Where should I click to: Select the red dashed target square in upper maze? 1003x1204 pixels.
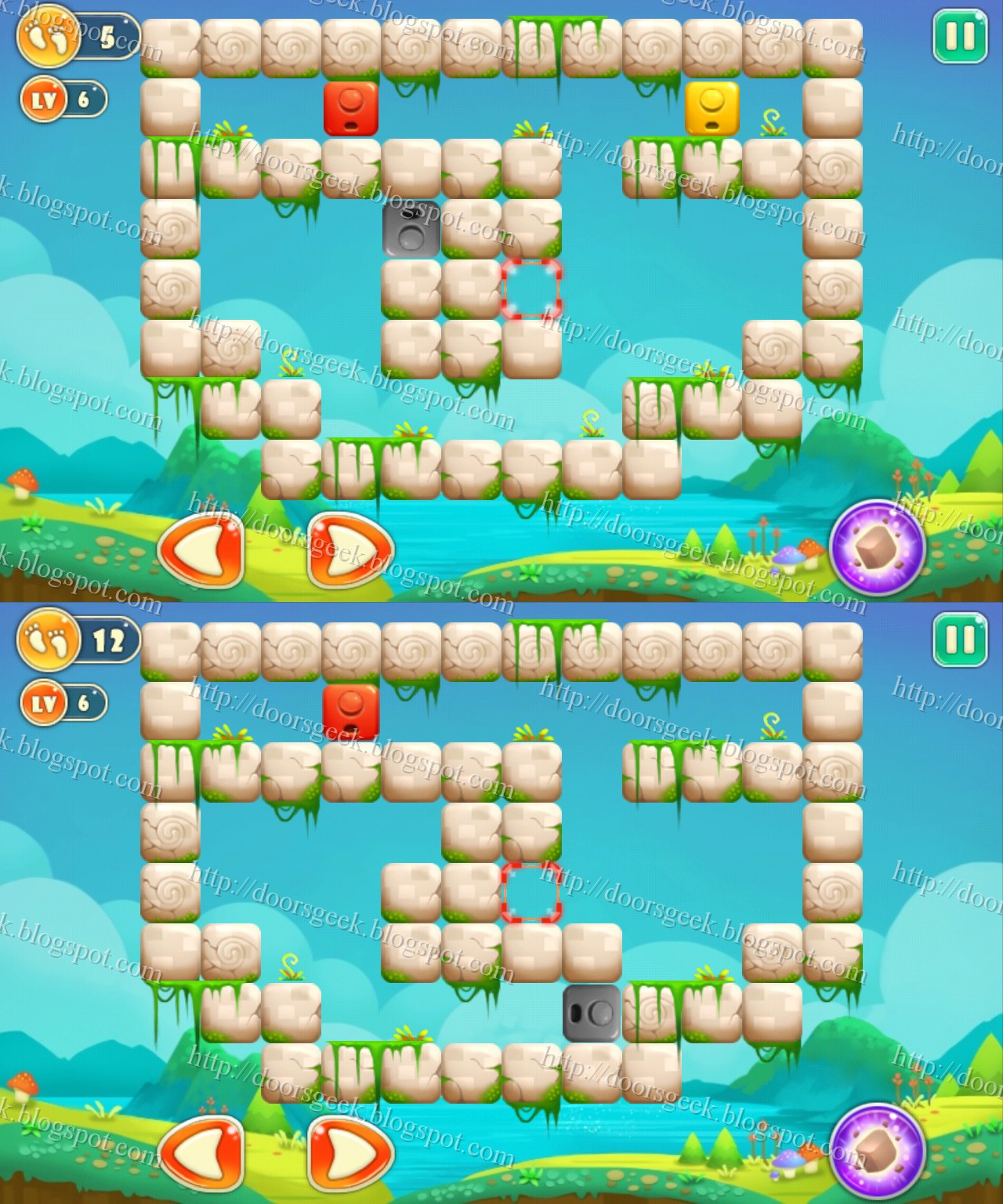click(530, 289)
